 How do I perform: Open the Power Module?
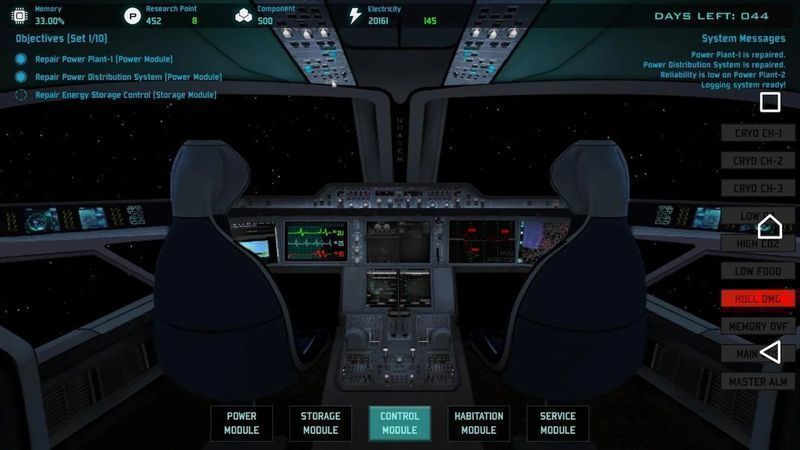(242, 423)
